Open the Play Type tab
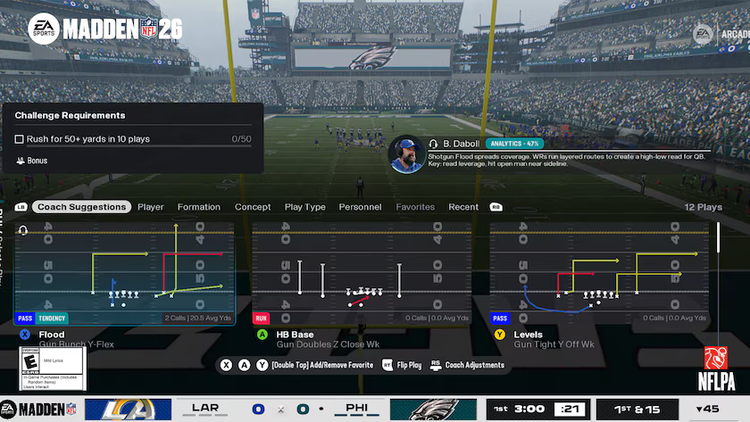Viewport: 750px width, 422px height. point(305,207)
